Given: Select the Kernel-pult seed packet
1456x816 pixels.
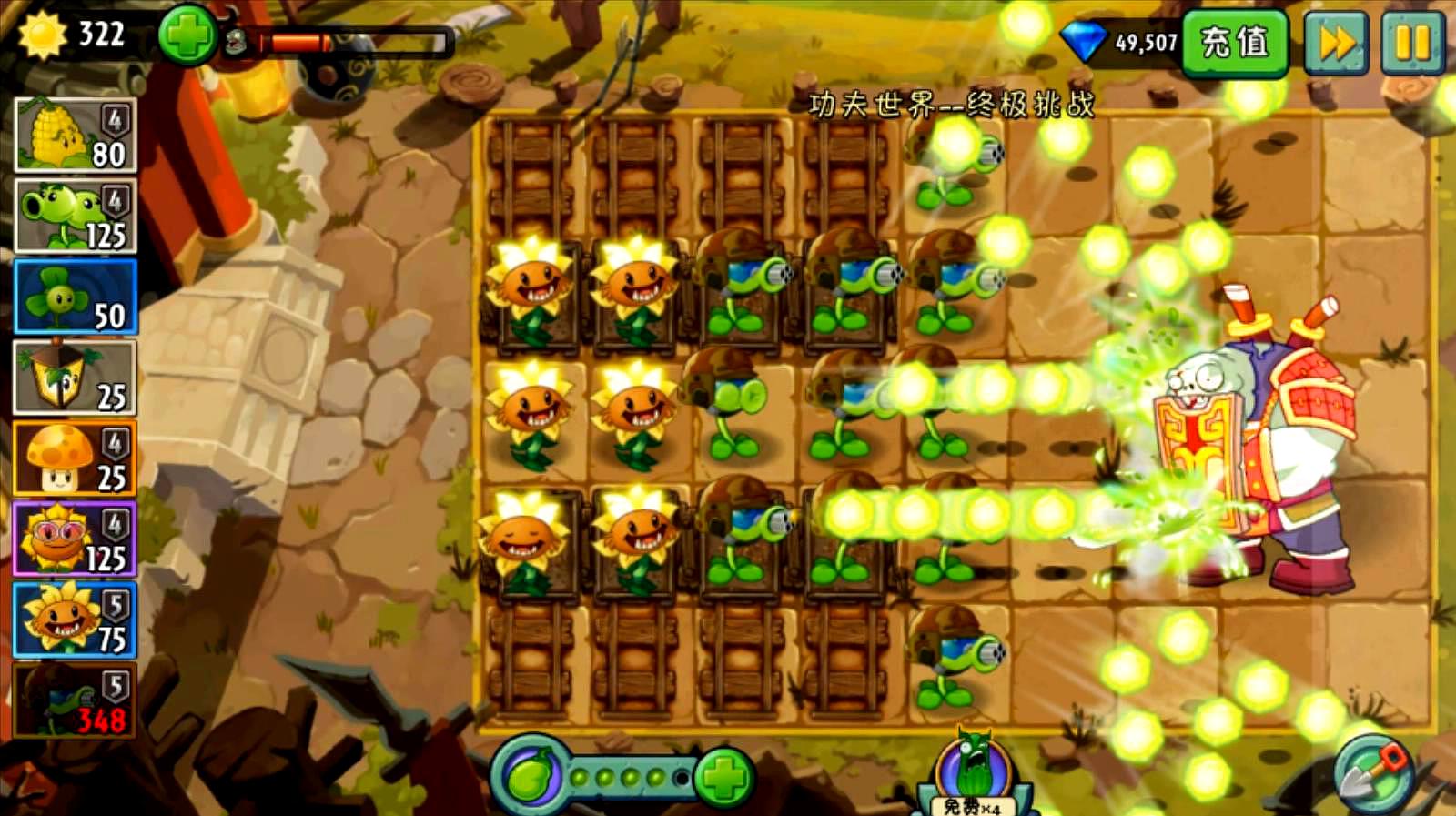Looking at the screenshot, I should pyautogui.click(x=76, y=135).
